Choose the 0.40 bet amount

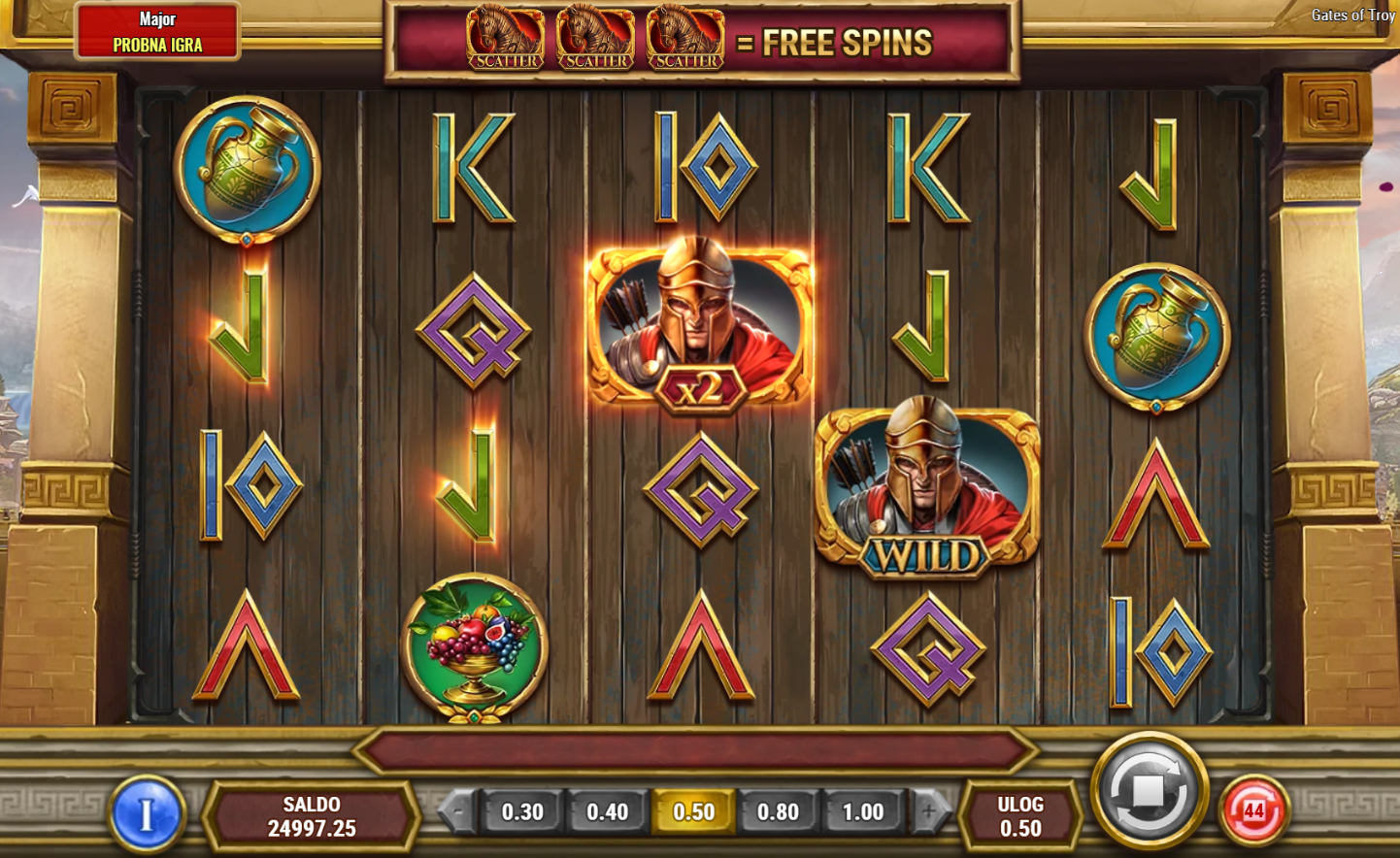click(x=608, y=811)
